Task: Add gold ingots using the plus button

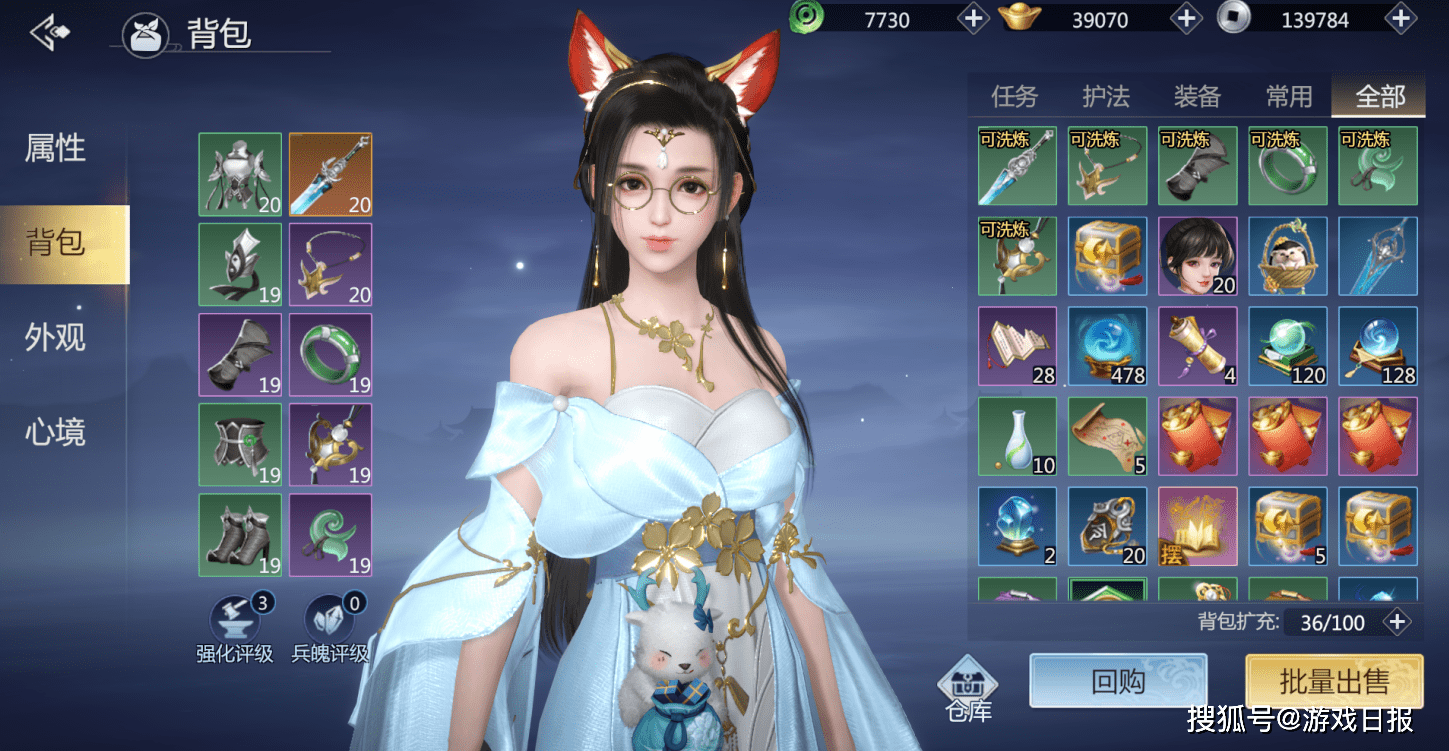Action: 1186,19
